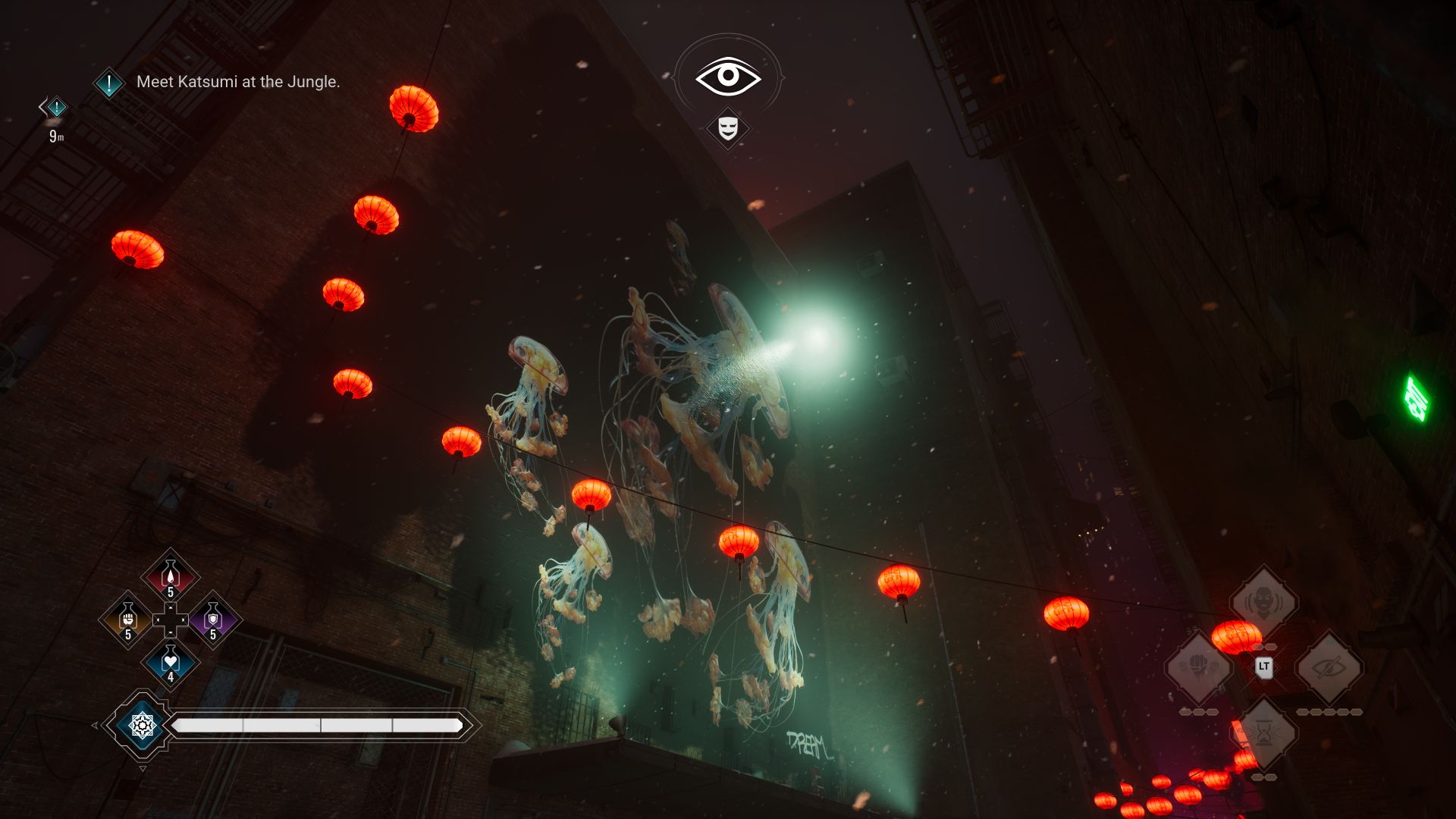Screen dimensions: 1456x819
Task: Use the red blood drop elixir
Action: 171,576
